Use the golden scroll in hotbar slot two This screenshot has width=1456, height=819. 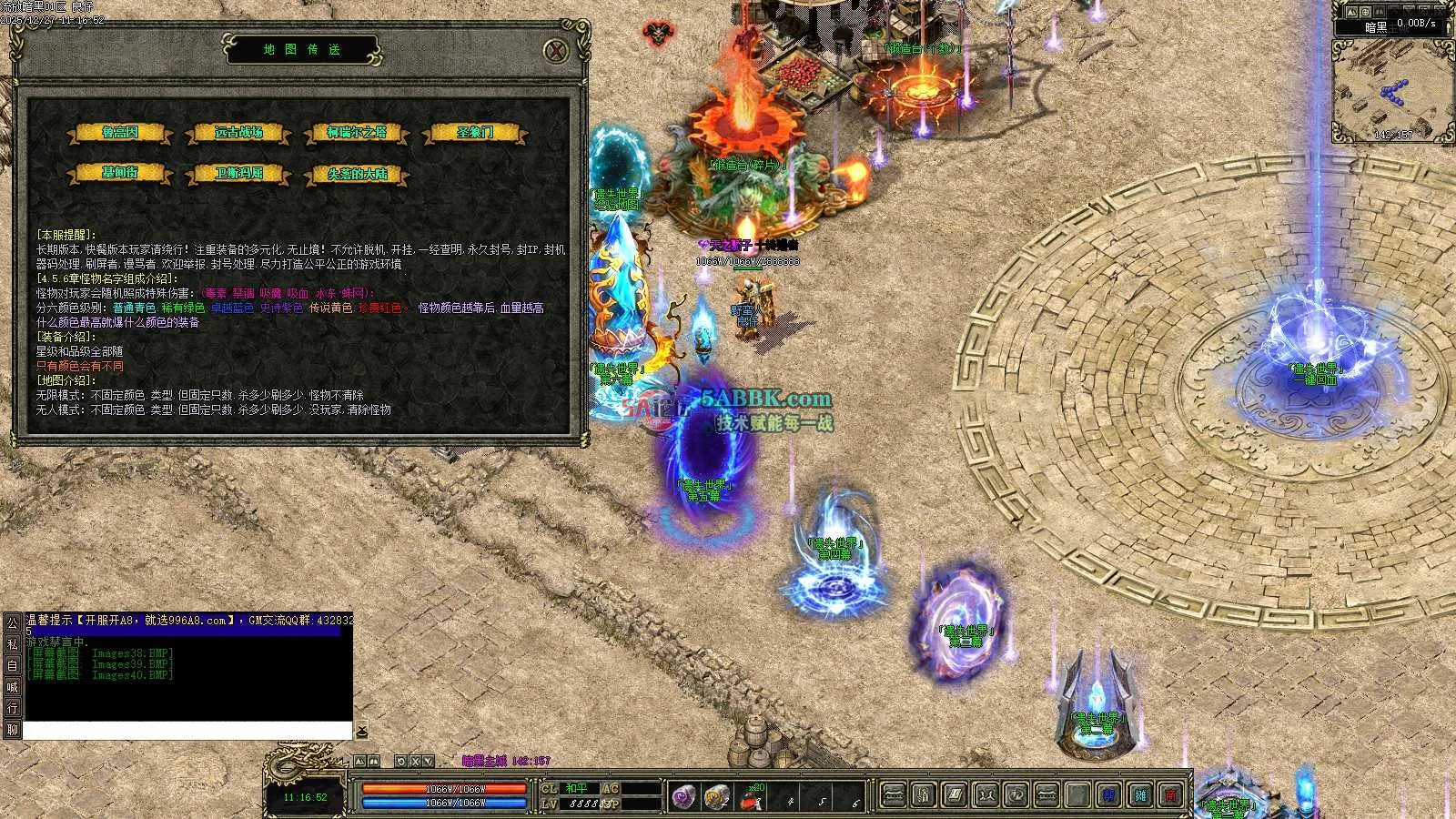click(716, 797)
